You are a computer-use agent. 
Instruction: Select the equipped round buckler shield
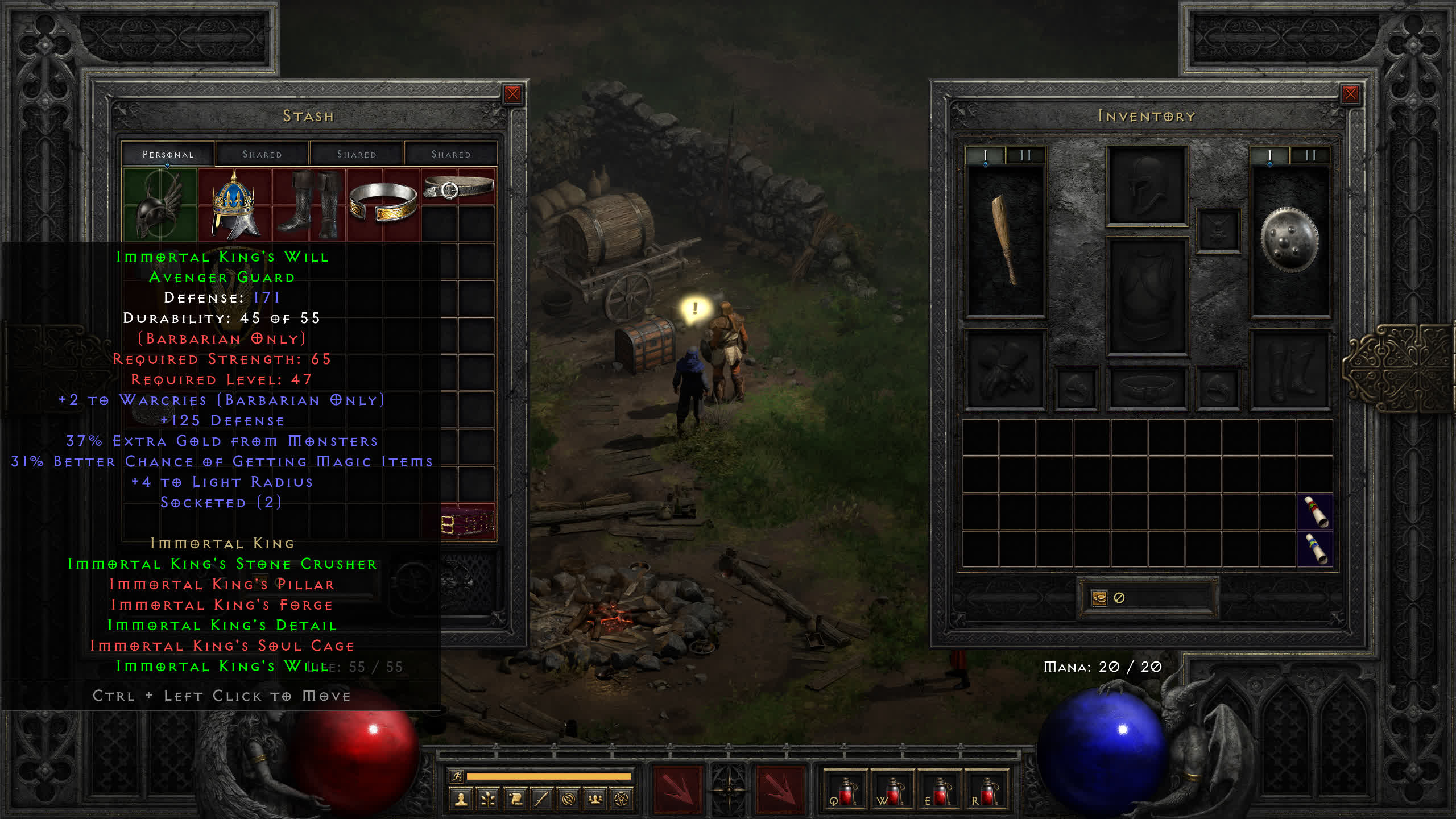[x=1289, y=239]
